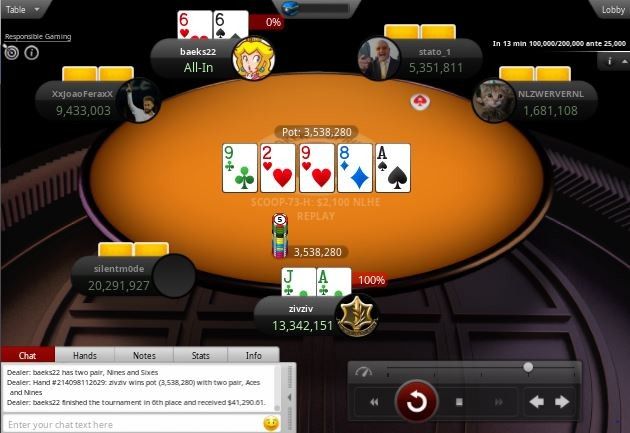Return to the Lobby
The width and height of the screenshot is (630, 433).
click(x=612, y=9)
